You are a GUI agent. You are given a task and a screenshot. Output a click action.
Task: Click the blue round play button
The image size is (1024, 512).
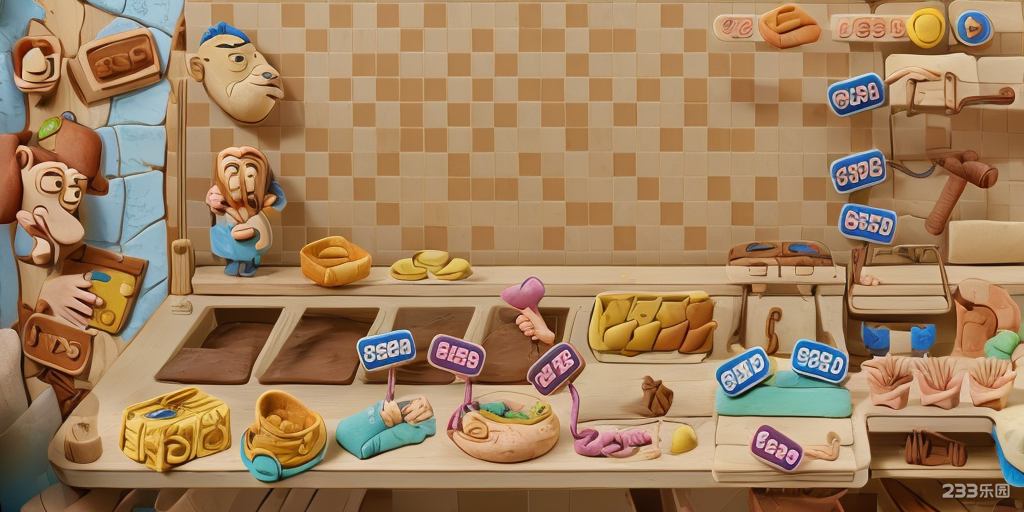970,28
